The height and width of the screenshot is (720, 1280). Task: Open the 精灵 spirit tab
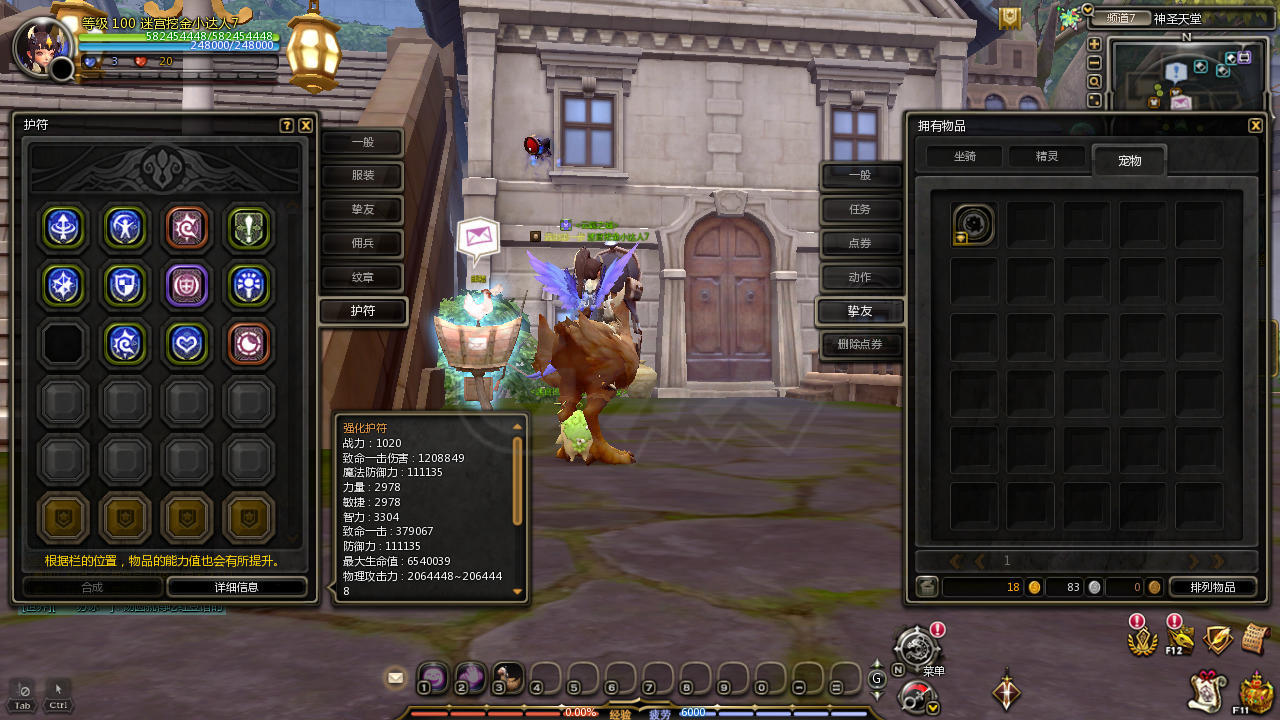1046,157
